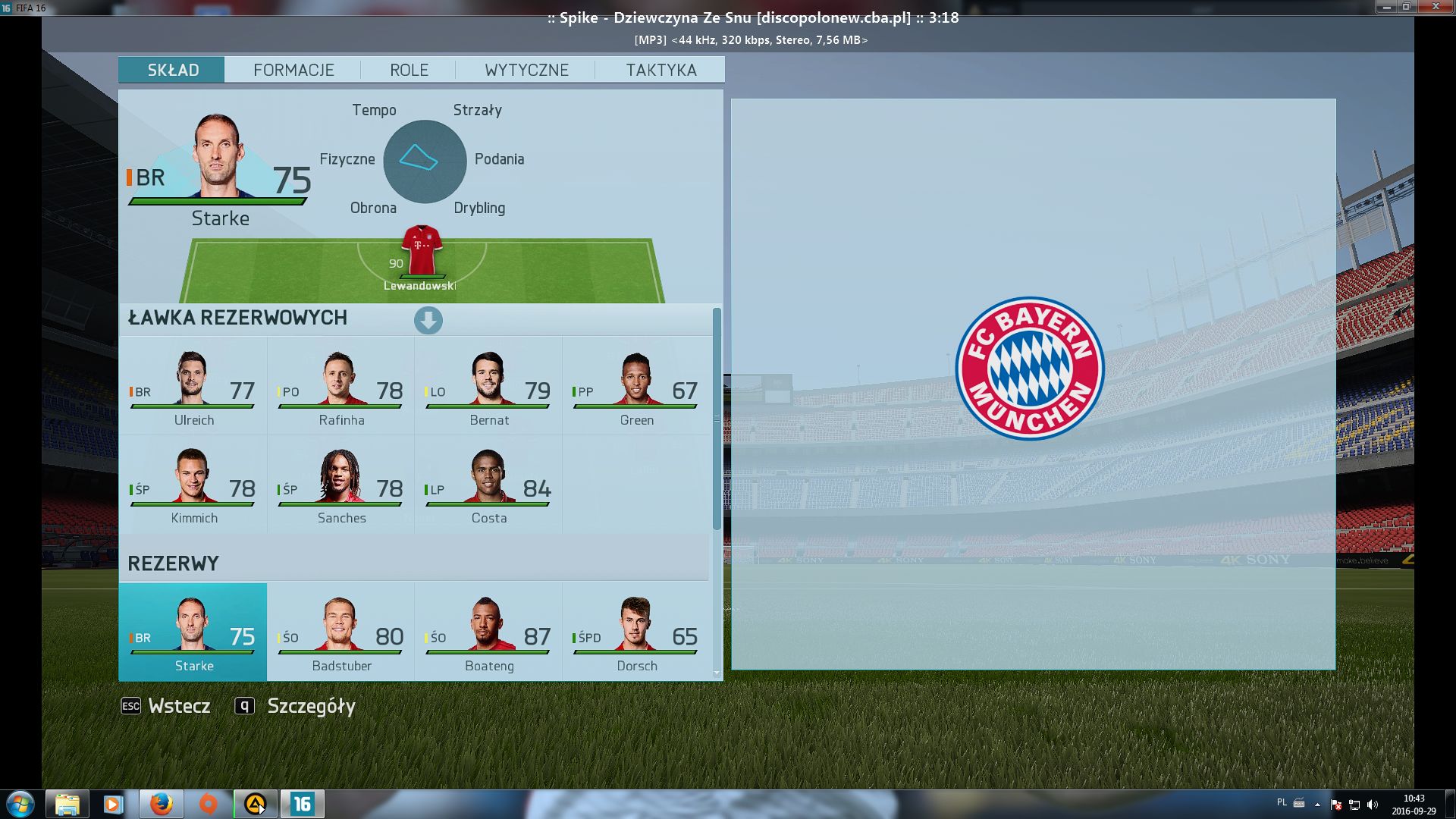
Task: Open Firefox from the taskbar
Action: point(161,804)
